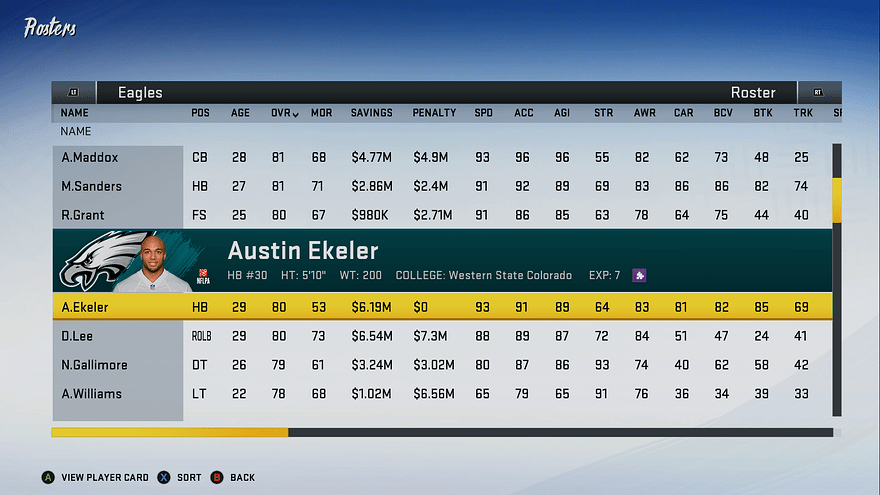Sort roster by SAVINGS column
880x495 pixels.
[371, 113]
